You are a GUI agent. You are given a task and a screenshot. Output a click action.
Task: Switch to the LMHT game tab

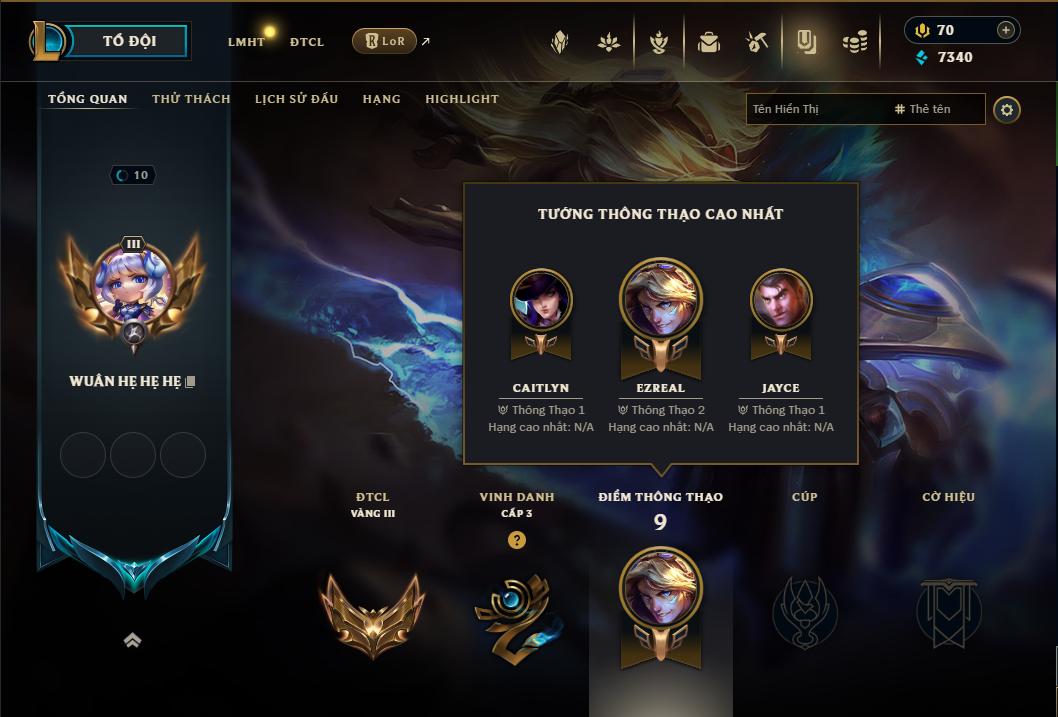coord(246,42)
